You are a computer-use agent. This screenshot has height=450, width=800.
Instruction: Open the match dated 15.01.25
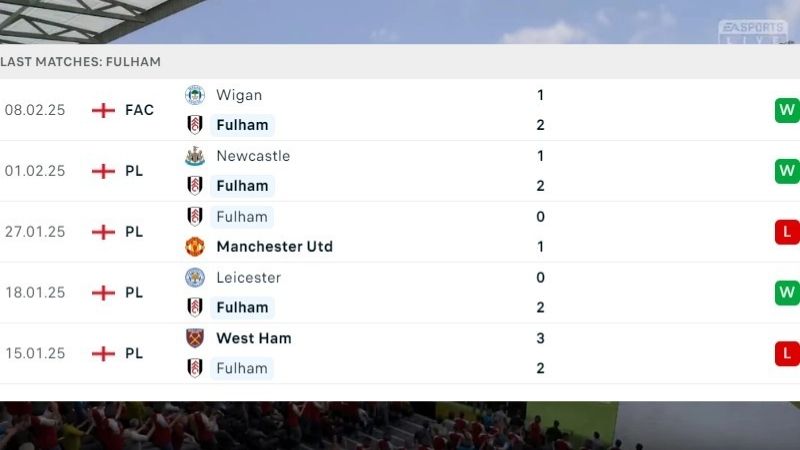tap(35, 353)
